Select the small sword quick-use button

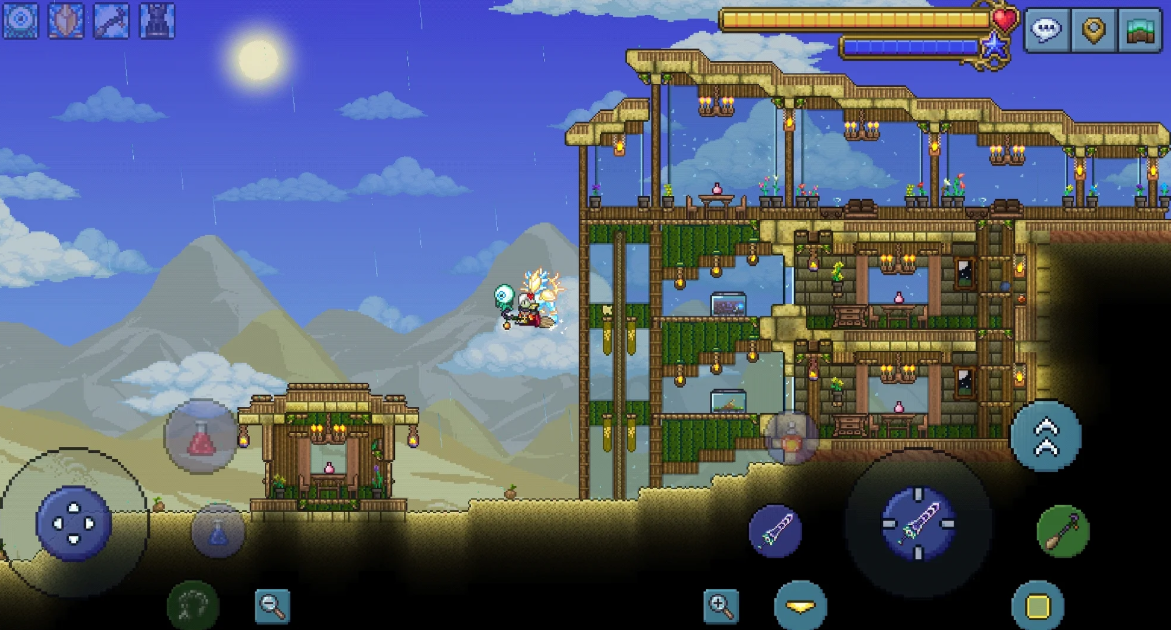[x=775, y=531]
